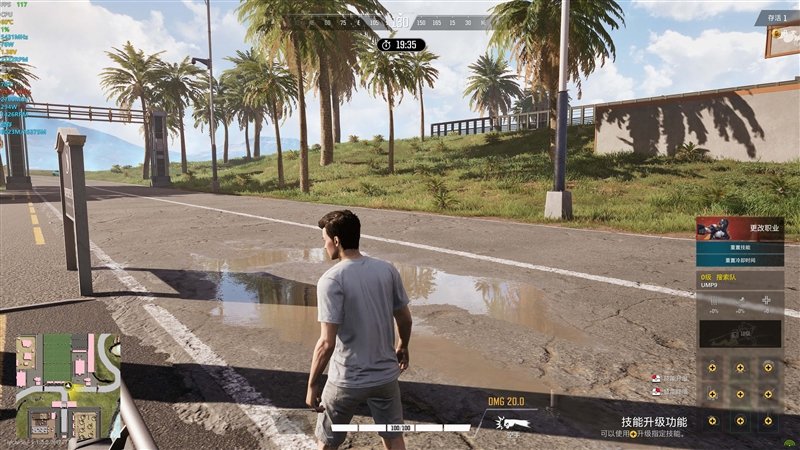Click the compass heading bar
Viewport: 800px width, 450px height.
pyautogui.click(x=400, y=21)
